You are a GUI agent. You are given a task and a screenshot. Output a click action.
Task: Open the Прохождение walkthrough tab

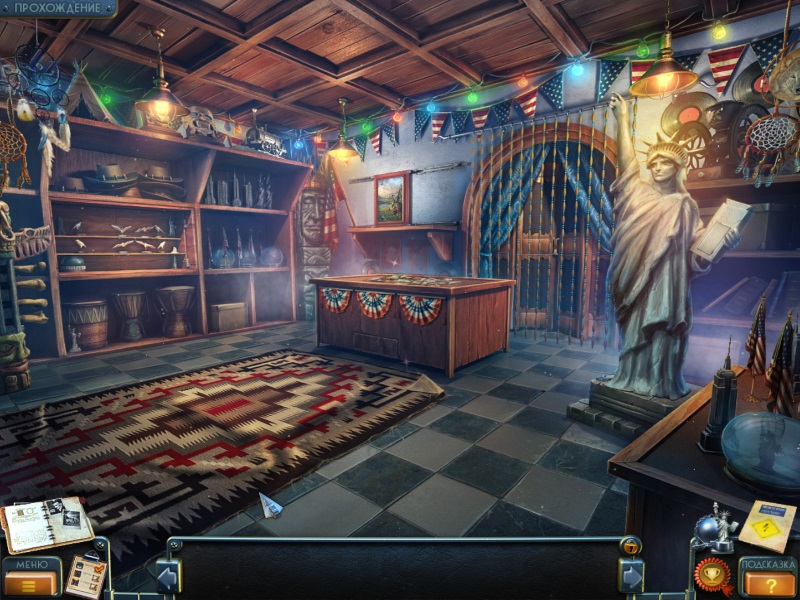(x=56, y=8)
